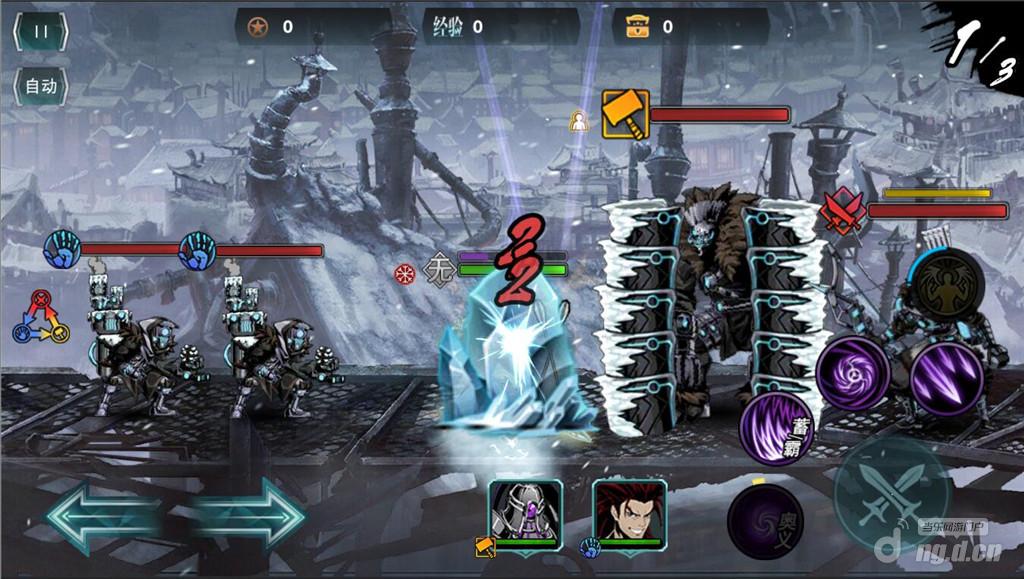This screenshot has height=579, width=1024.
Task: Switch to the red-haired hero portrait
Action: [x=628, y=511]
